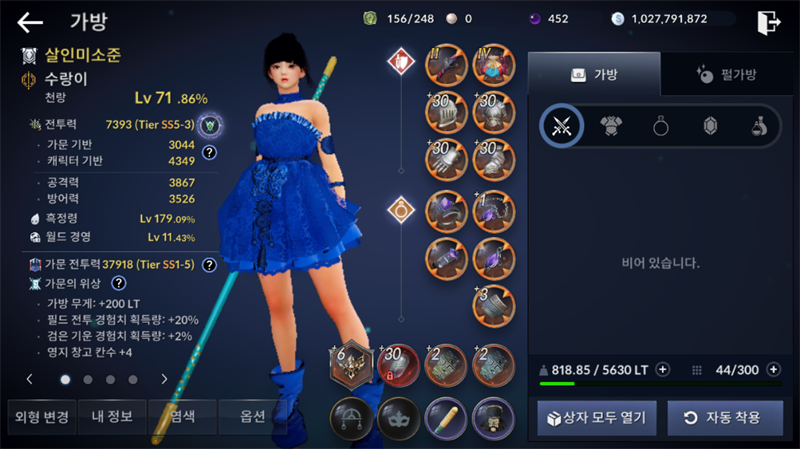Open the 옵션 options button
The height and width of the screenshot is (449, 800).
pyautogui.click(x=252, y=417)
